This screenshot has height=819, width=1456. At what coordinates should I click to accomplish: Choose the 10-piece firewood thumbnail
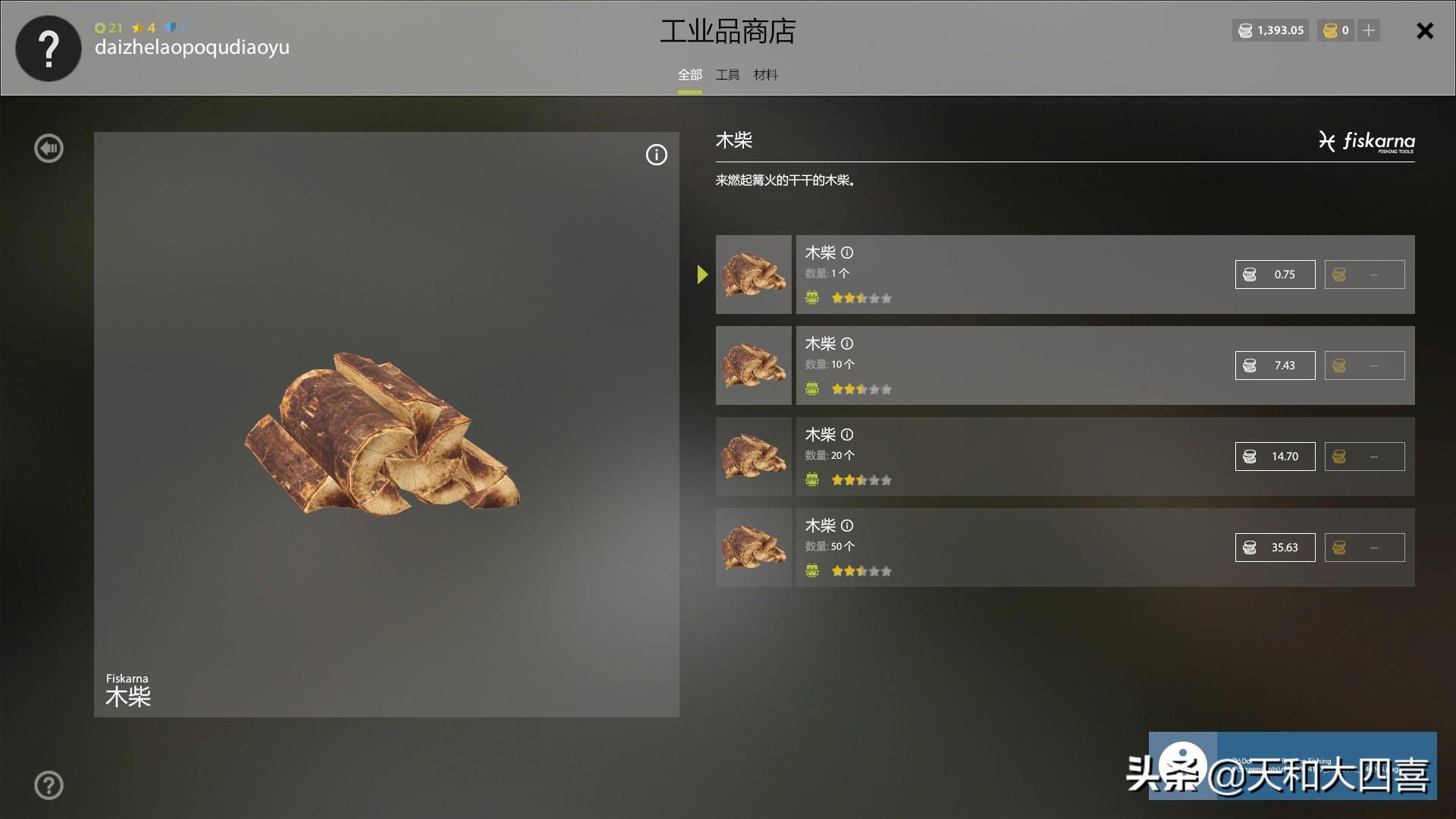point(753,366)
